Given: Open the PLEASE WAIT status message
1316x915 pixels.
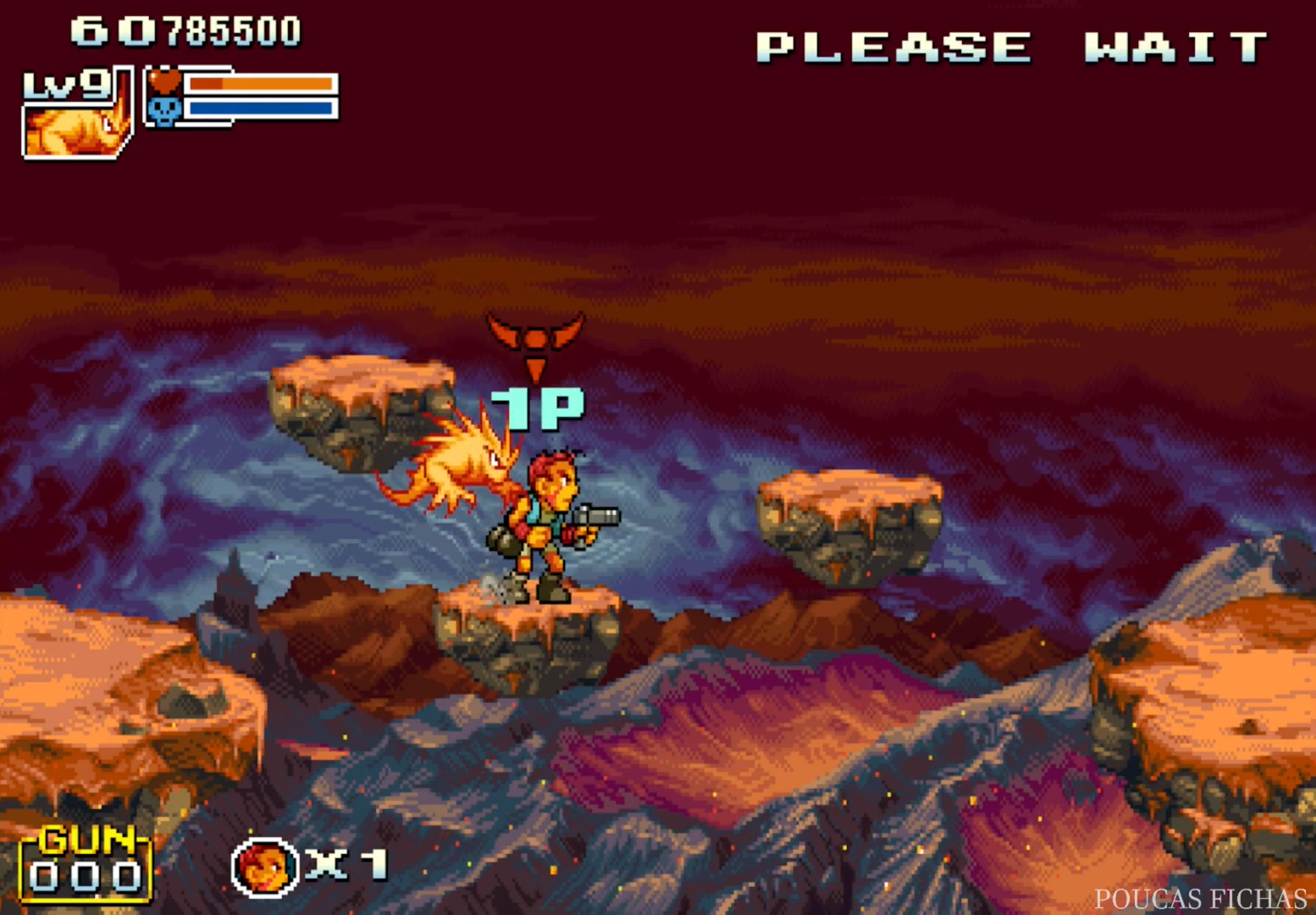Looking at the screenshot, I should click(1009, 47).
